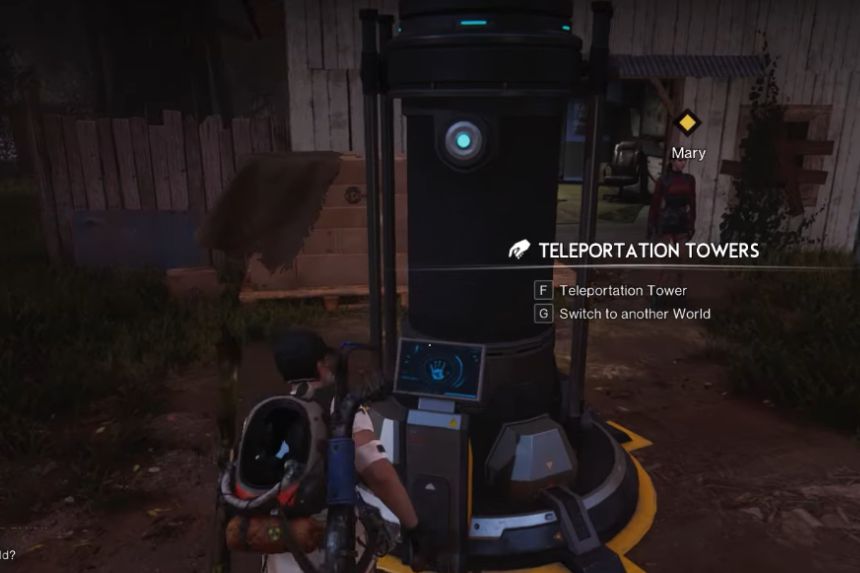860x573 pixels.
Task: Choose the Teleportation Tower interaction option
Action: [622, 291]
